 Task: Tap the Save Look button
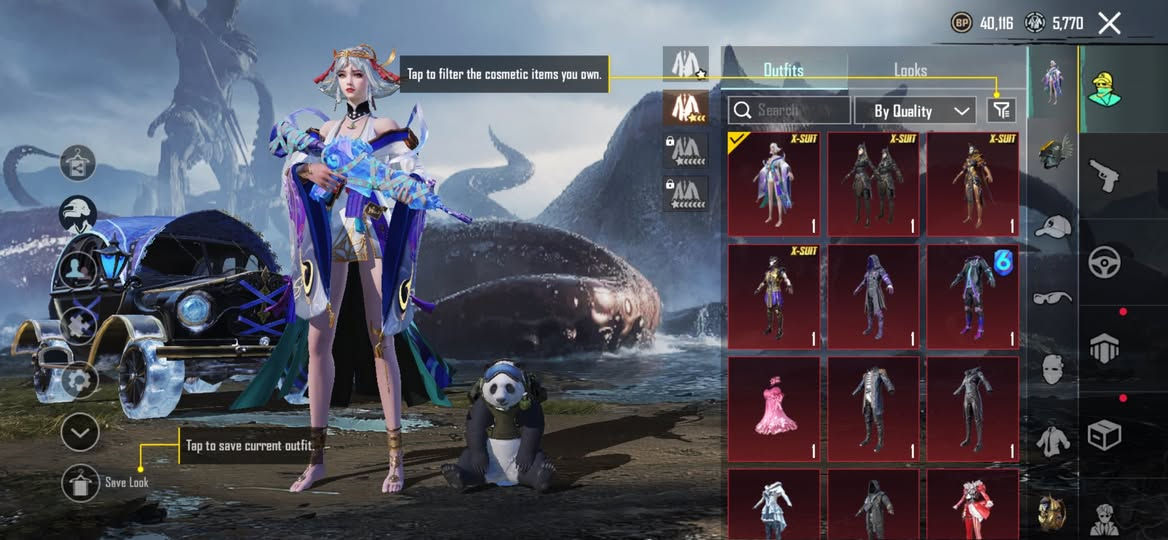[80, 482]
